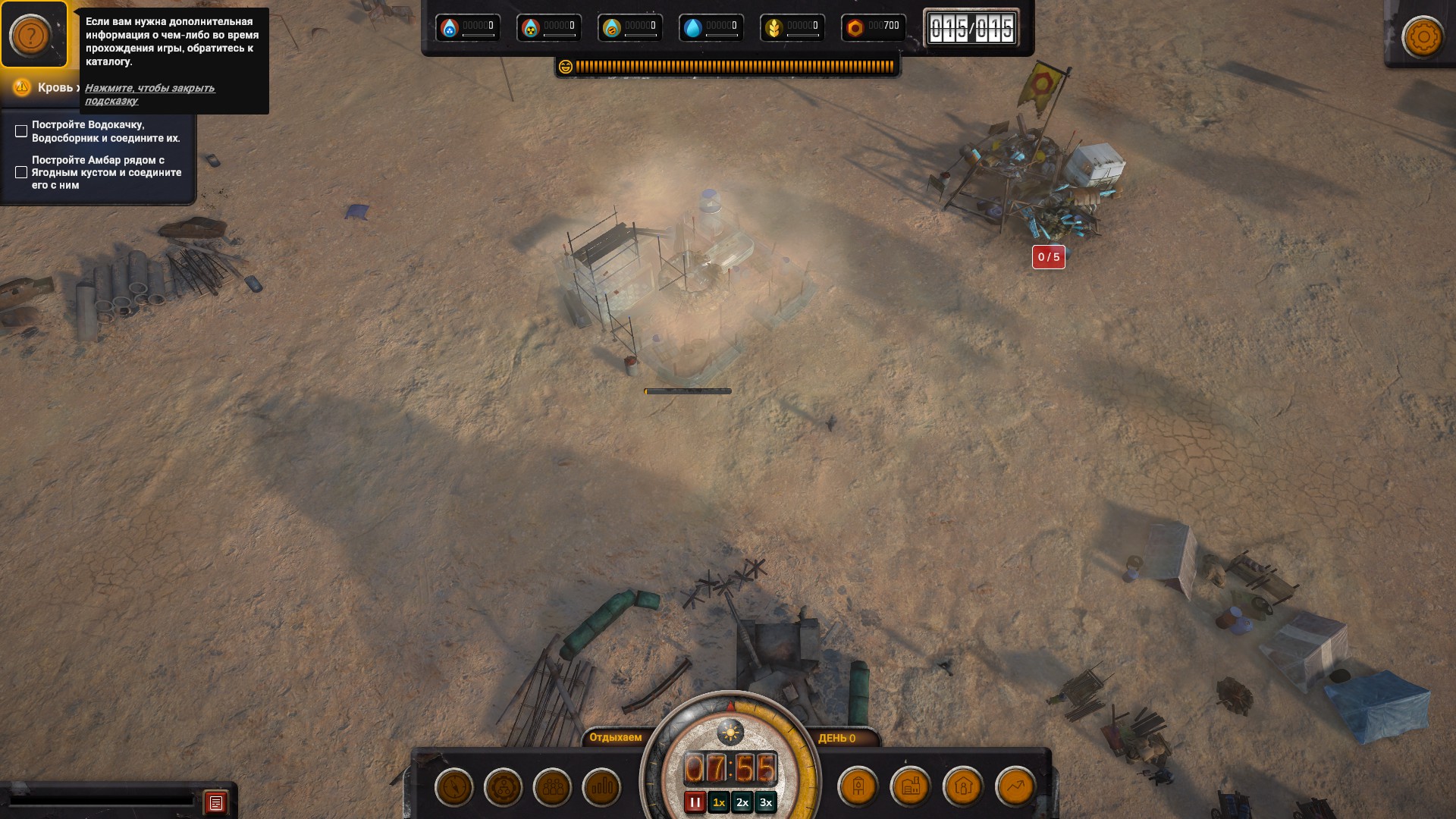Image resolution: width=1456 pixels, height=819 pixels.
Task: Select the 'Постройте Водокачку' objective entry
Action: 105,131
